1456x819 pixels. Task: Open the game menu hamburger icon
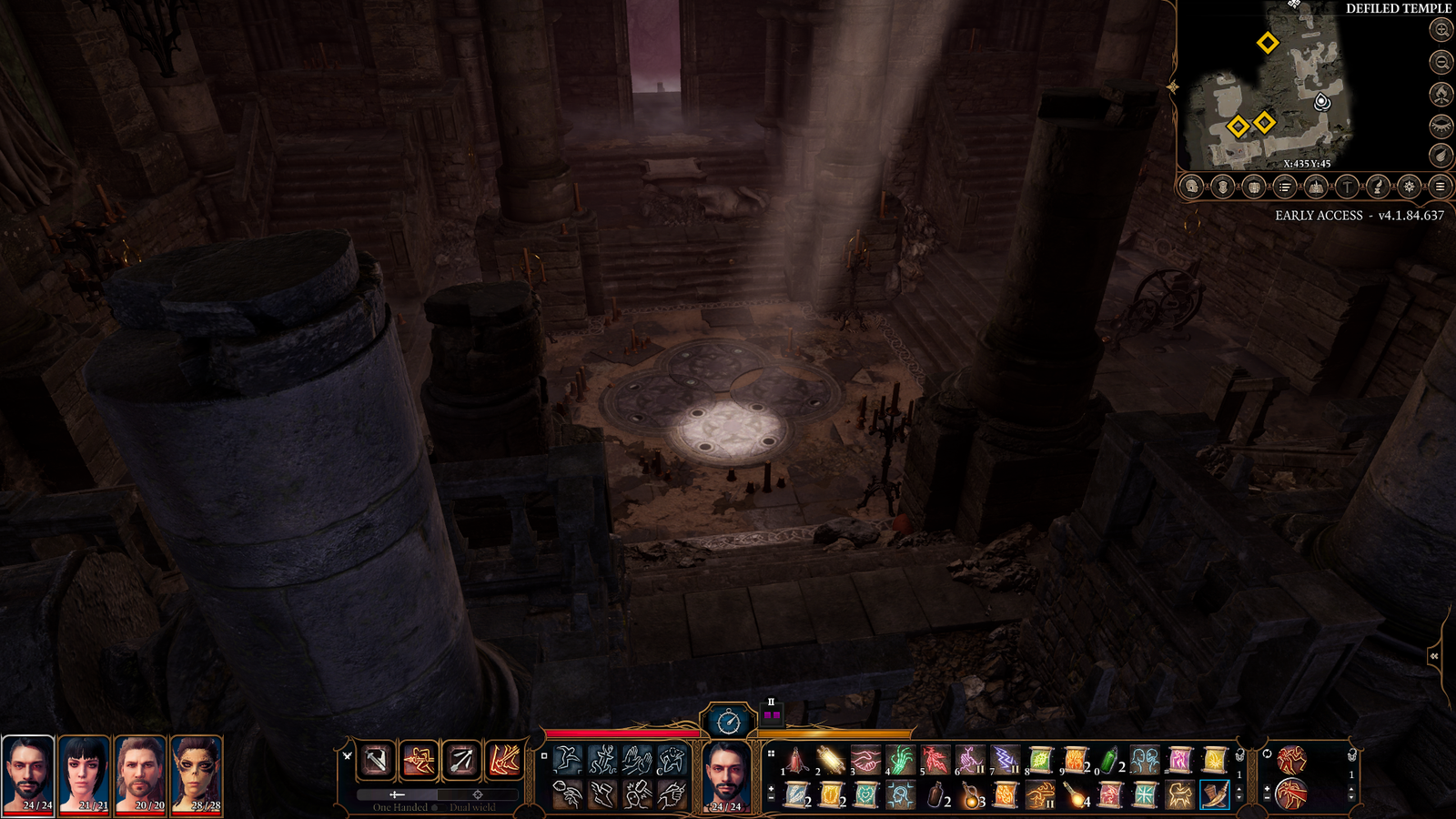(1441, 187)
